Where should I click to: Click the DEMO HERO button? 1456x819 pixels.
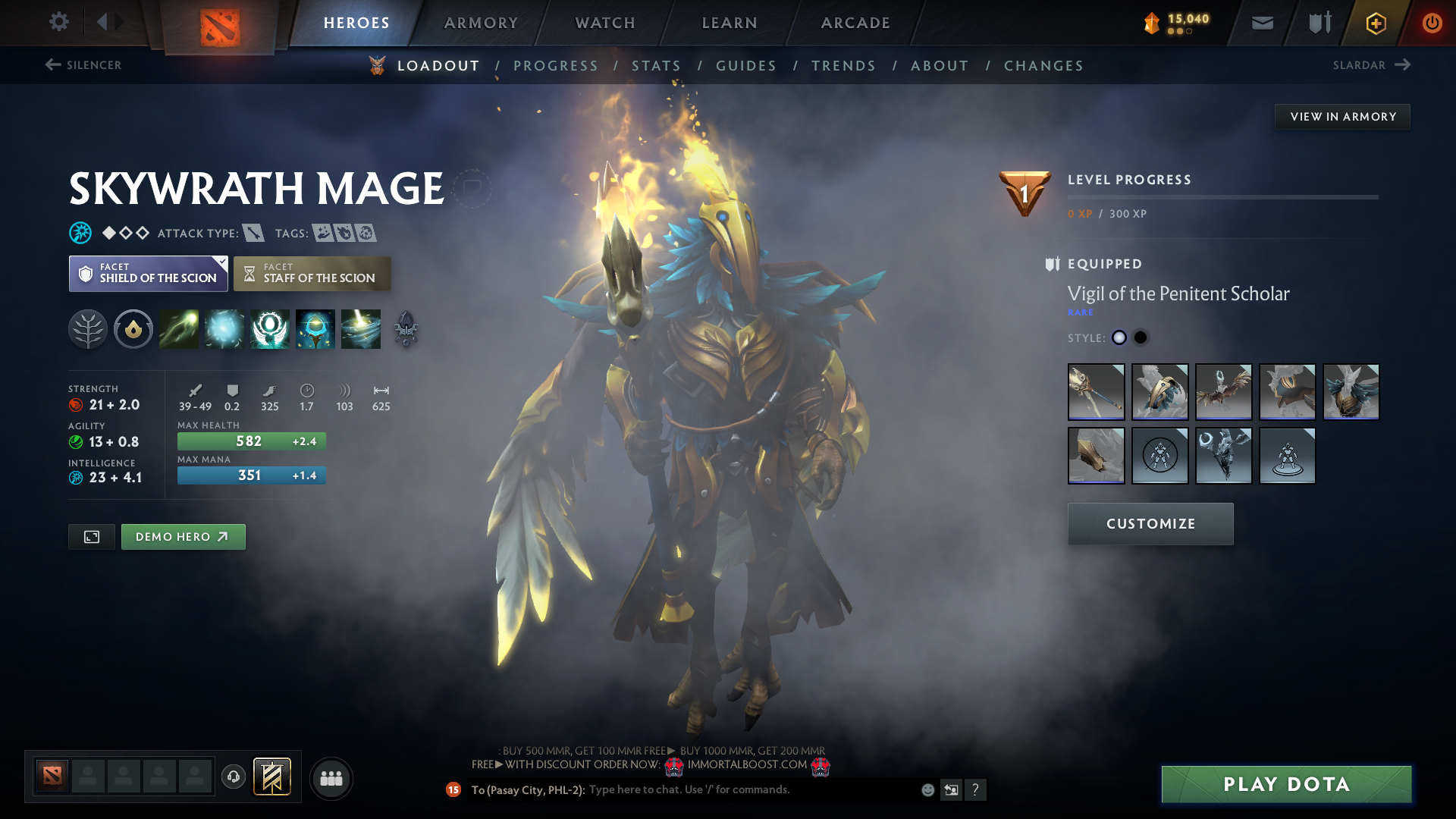tap(183, 536)
